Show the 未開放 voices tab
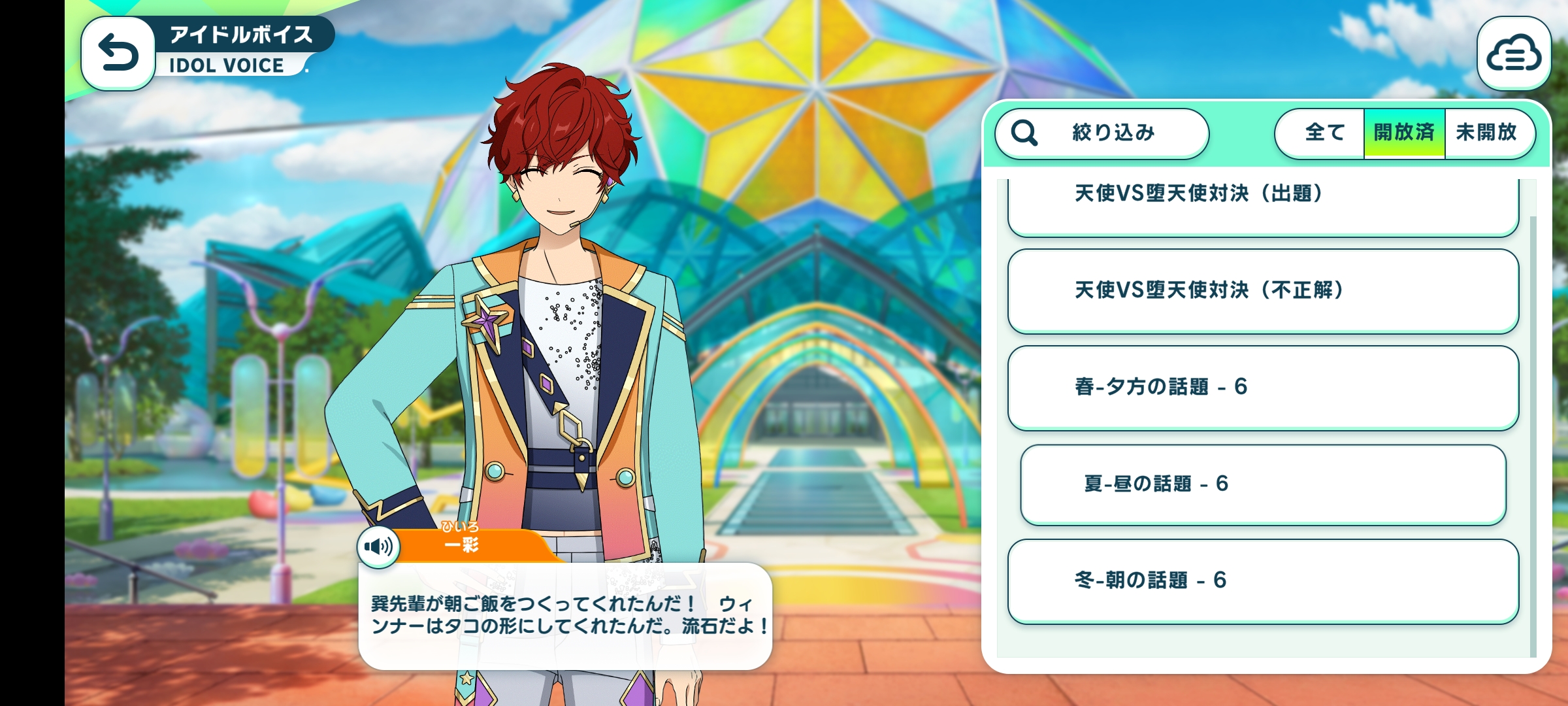This screenshot has height=706, width=1568. [x=1487, y=133]
